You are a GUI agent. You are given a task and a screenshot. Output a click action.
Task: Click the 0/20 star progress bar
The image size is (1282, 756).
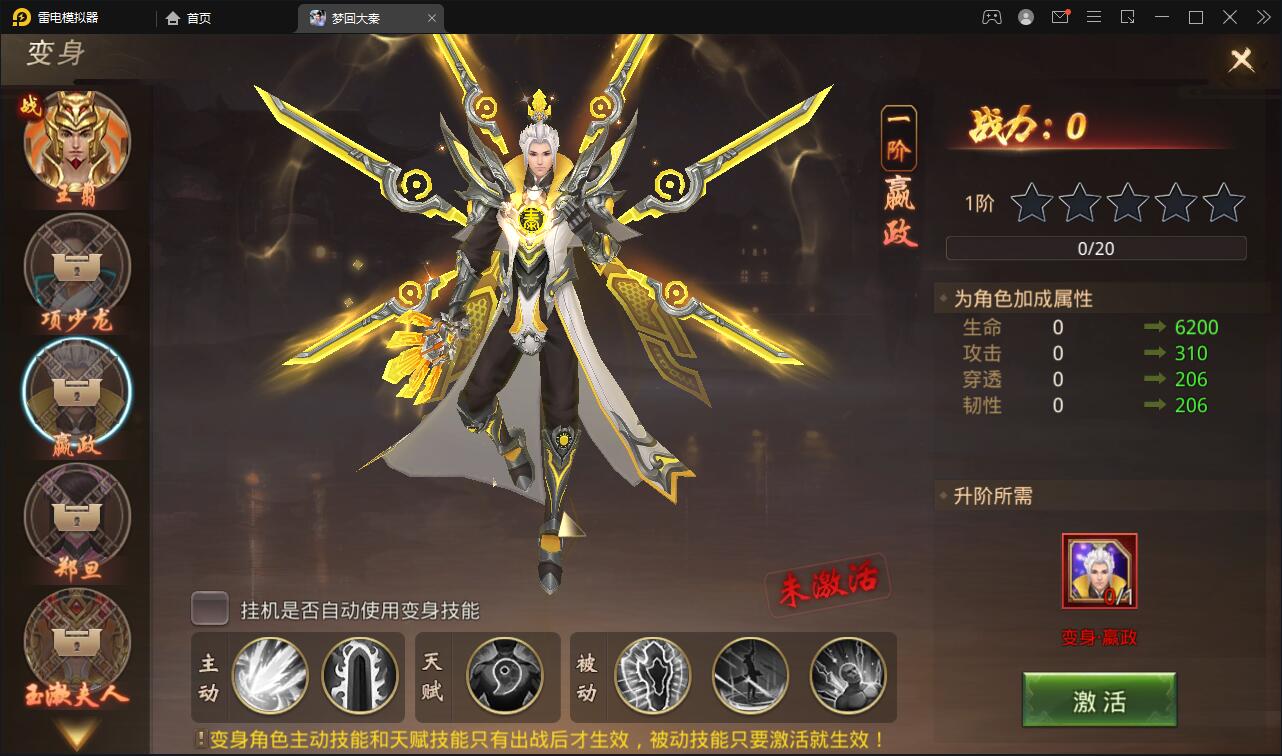(1095, 248)
